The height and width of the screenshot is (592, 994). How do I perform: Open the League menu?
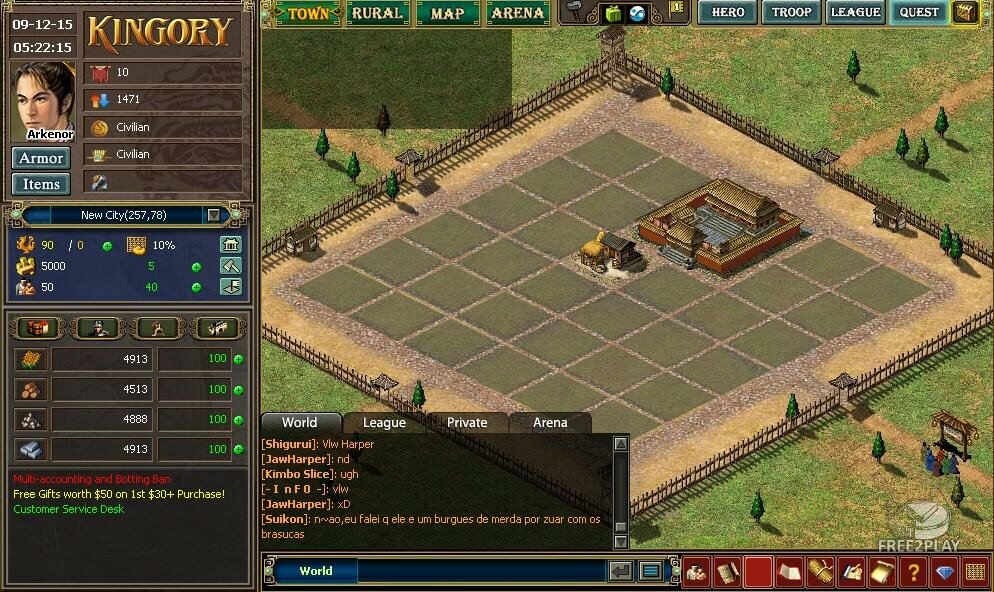[x=855, y=12]
